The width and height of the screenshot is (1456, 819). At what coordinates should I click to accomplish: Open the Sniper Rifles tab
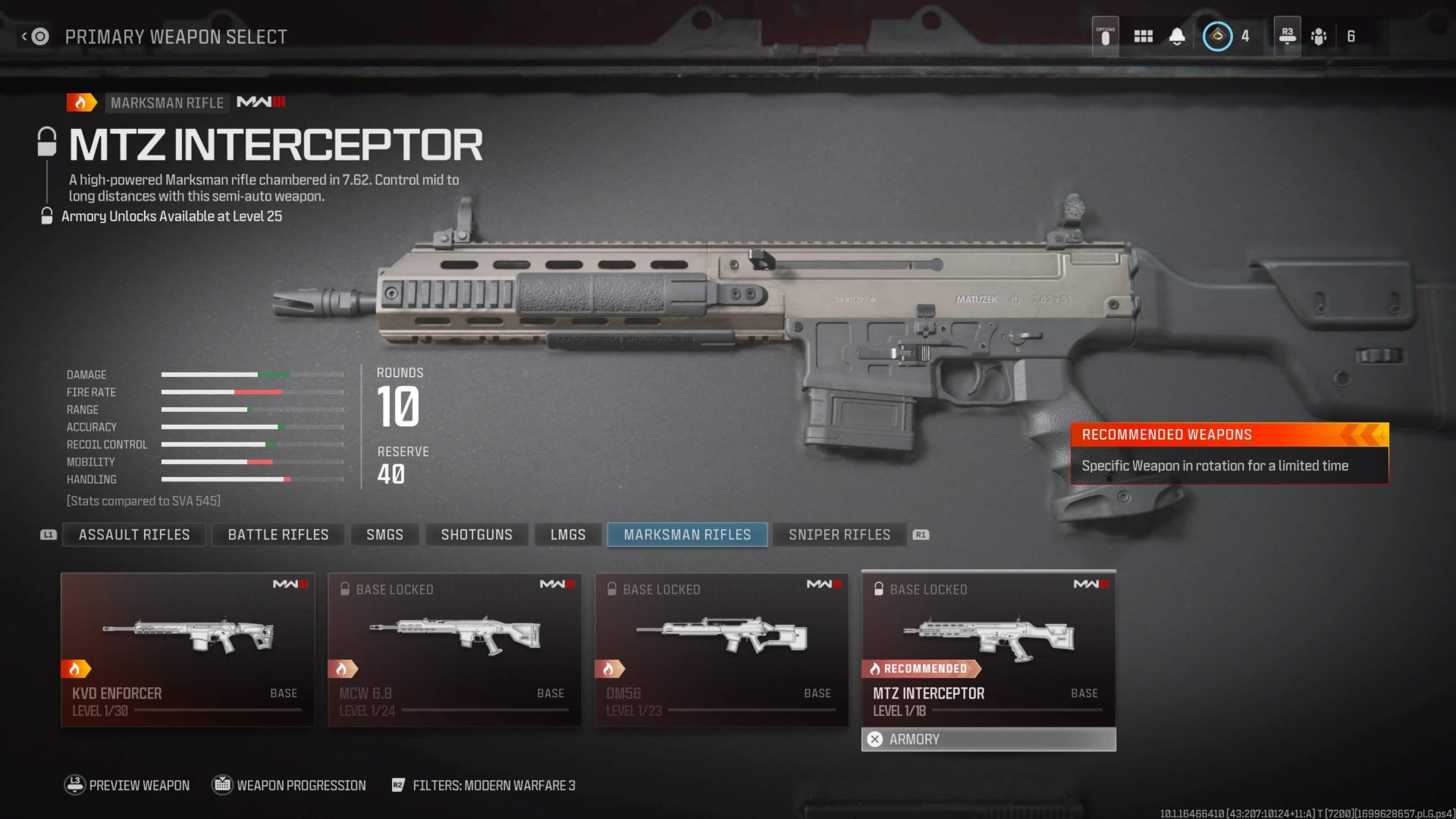click(839, 535)
